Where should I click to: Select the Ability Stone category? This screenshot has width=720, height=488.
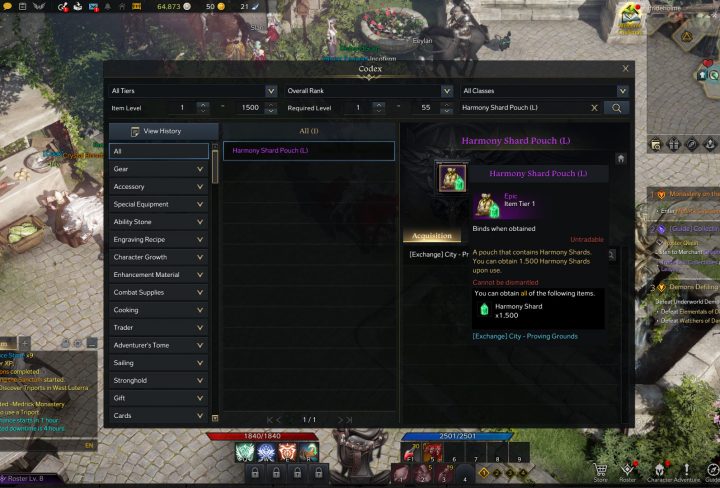160,222
